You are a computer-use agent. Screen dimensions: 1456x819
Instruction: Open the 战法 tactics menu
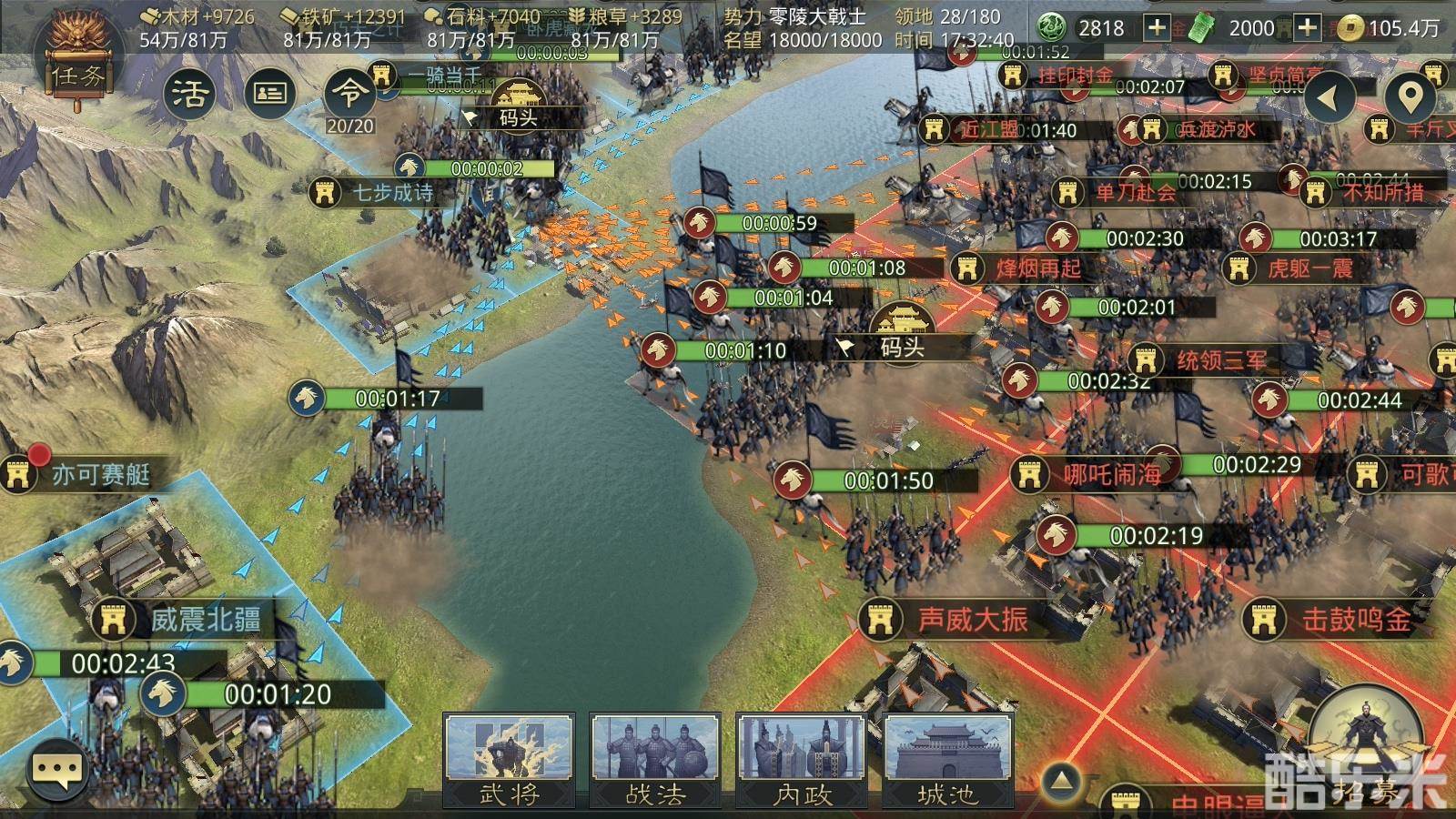655,761
